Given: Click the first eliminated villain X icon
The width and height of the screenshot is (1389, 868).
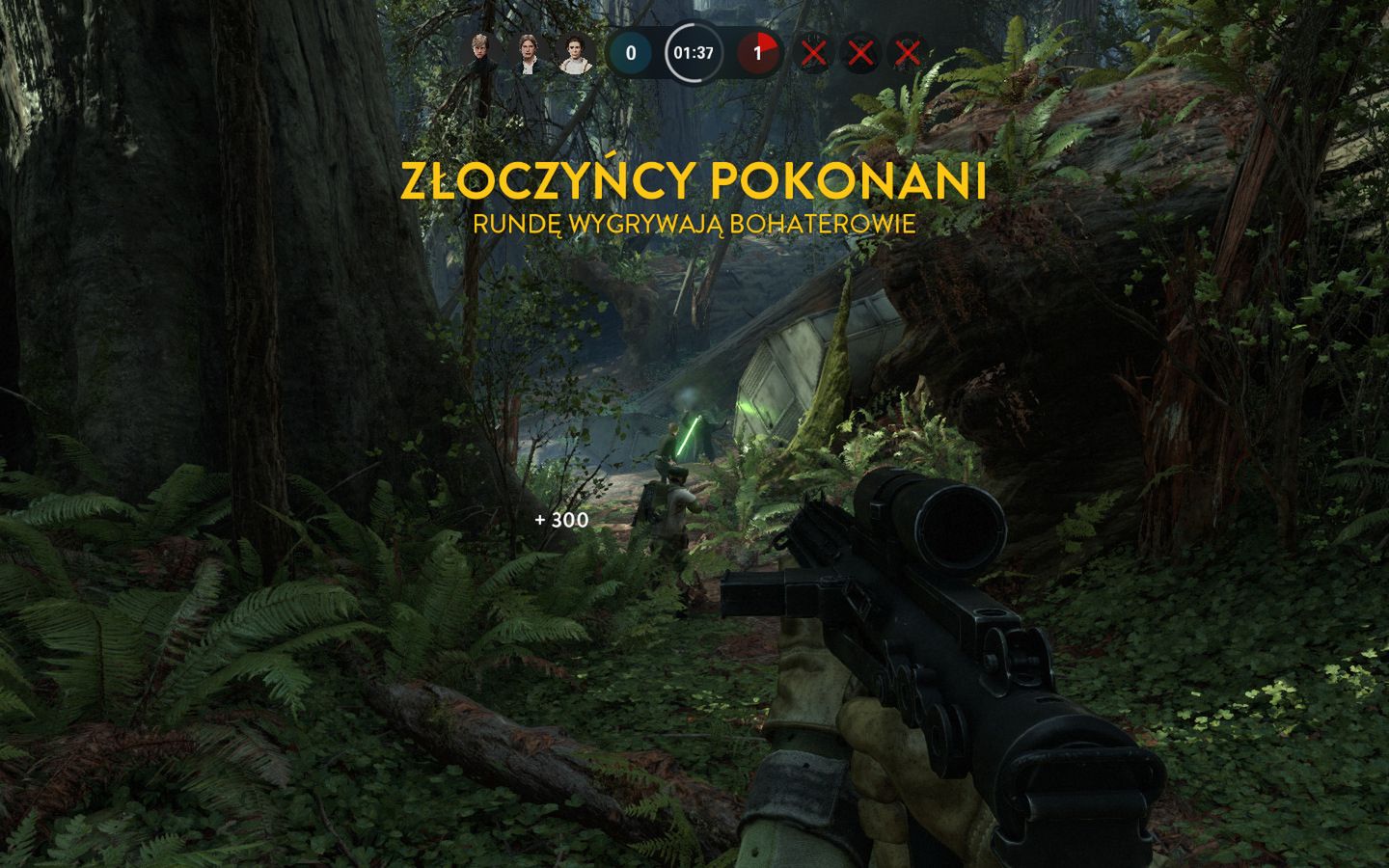Looking at the screenshot, I should [815, 55].
